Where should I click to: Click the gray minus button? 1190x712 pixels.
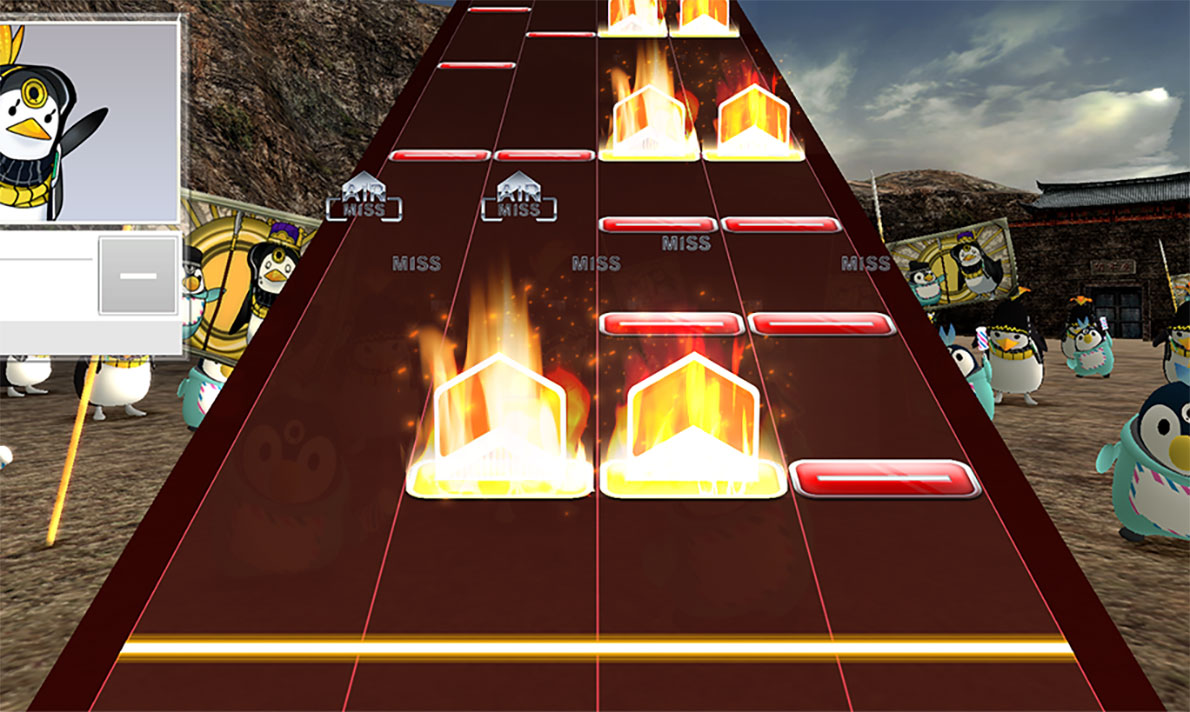click(138, 275)
